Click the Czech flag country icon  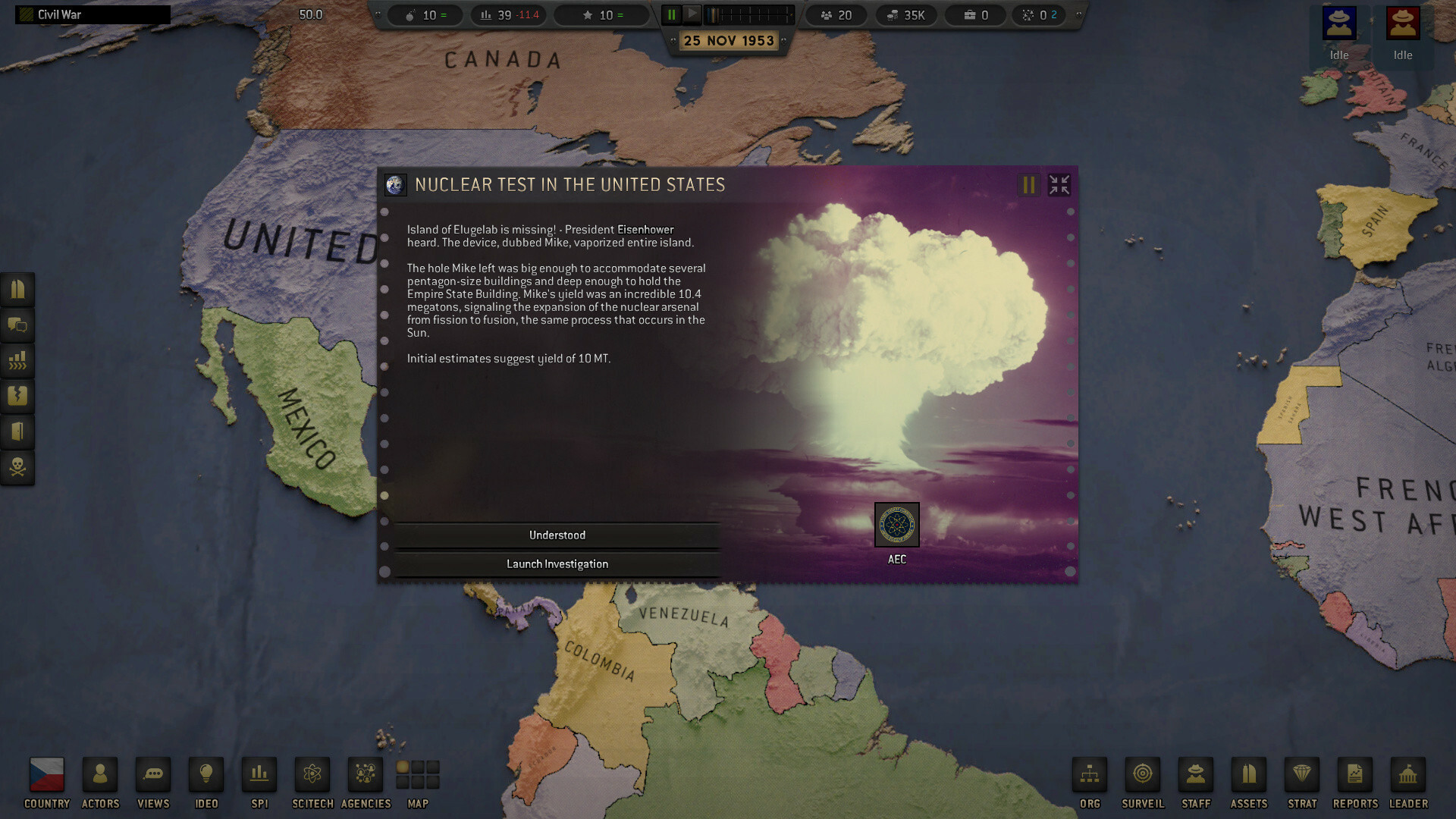pos(45,773)
